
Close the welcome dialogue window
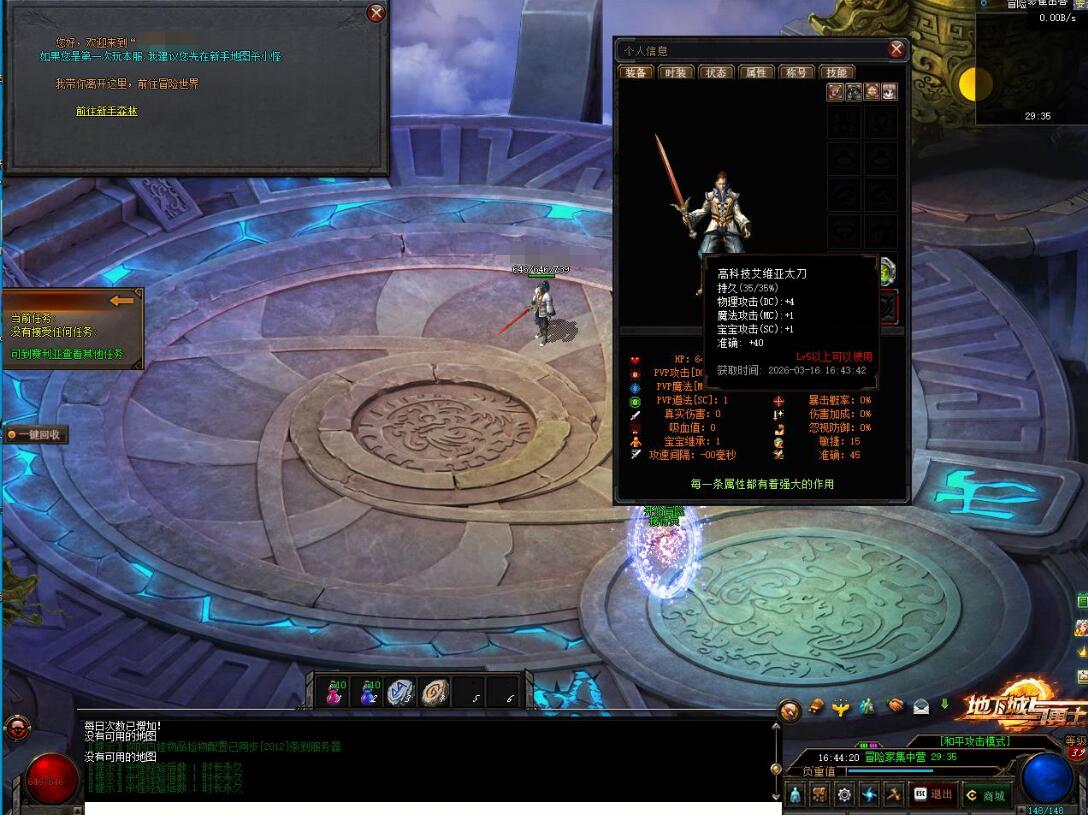coord(376,13)
